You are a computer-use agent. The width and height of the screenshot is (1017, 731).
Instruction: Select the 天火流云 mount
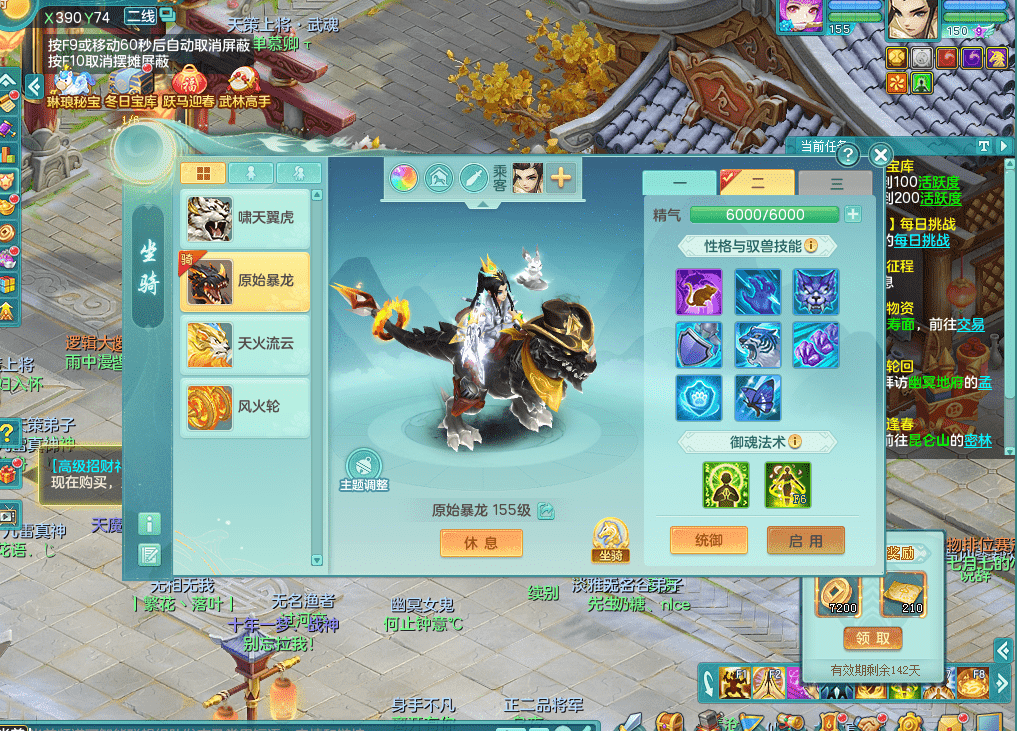point(245,344)
